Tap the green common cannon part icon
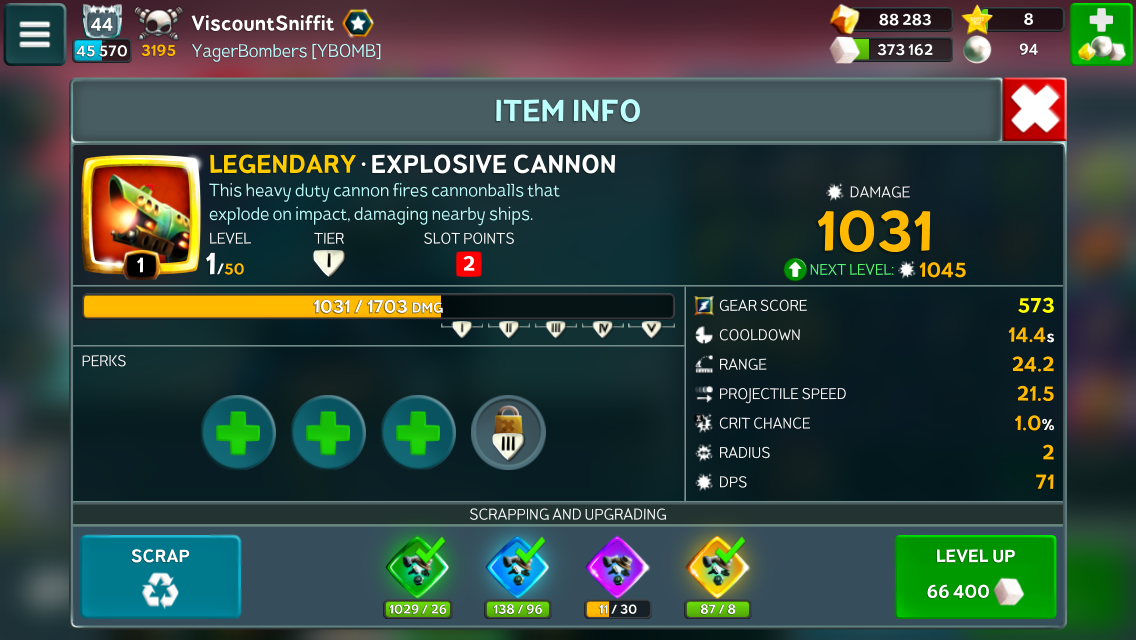1136x640 pixels. coord(416,567)
